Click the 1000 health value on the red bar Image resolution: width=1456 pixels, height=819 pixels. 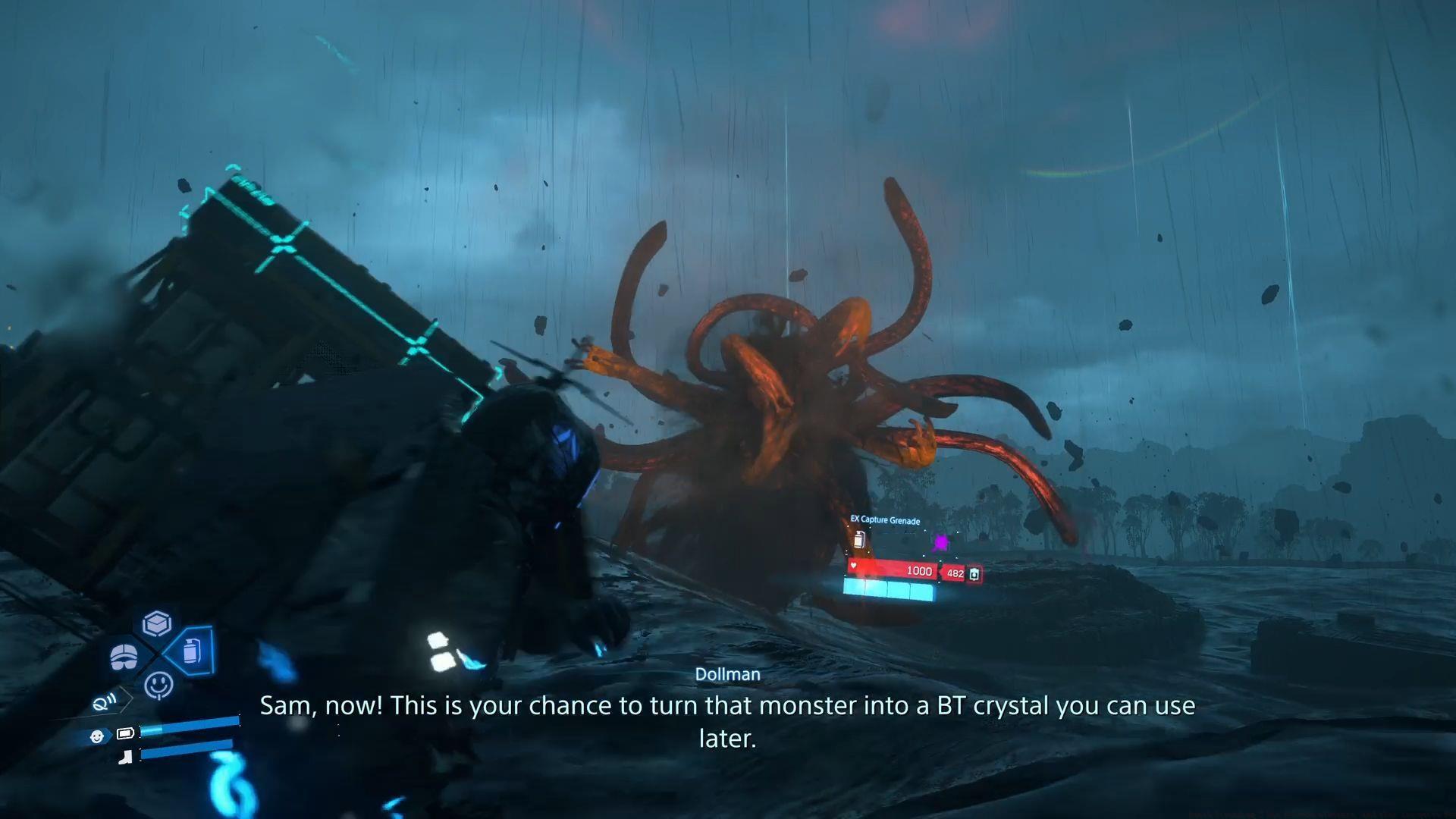point(919,572)
